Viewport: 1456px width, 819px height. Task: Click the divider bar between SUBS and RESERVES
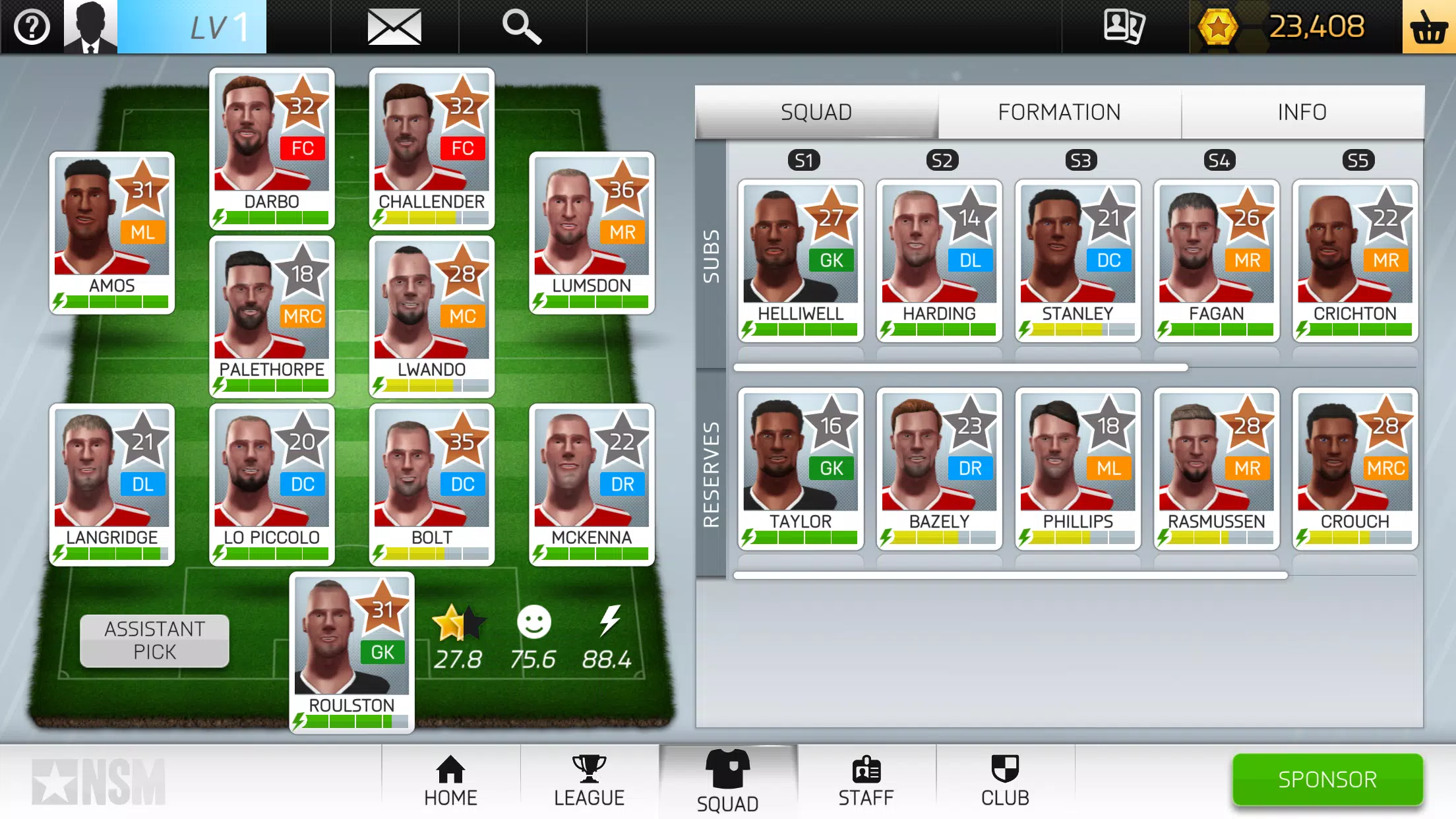pos(959,367)
